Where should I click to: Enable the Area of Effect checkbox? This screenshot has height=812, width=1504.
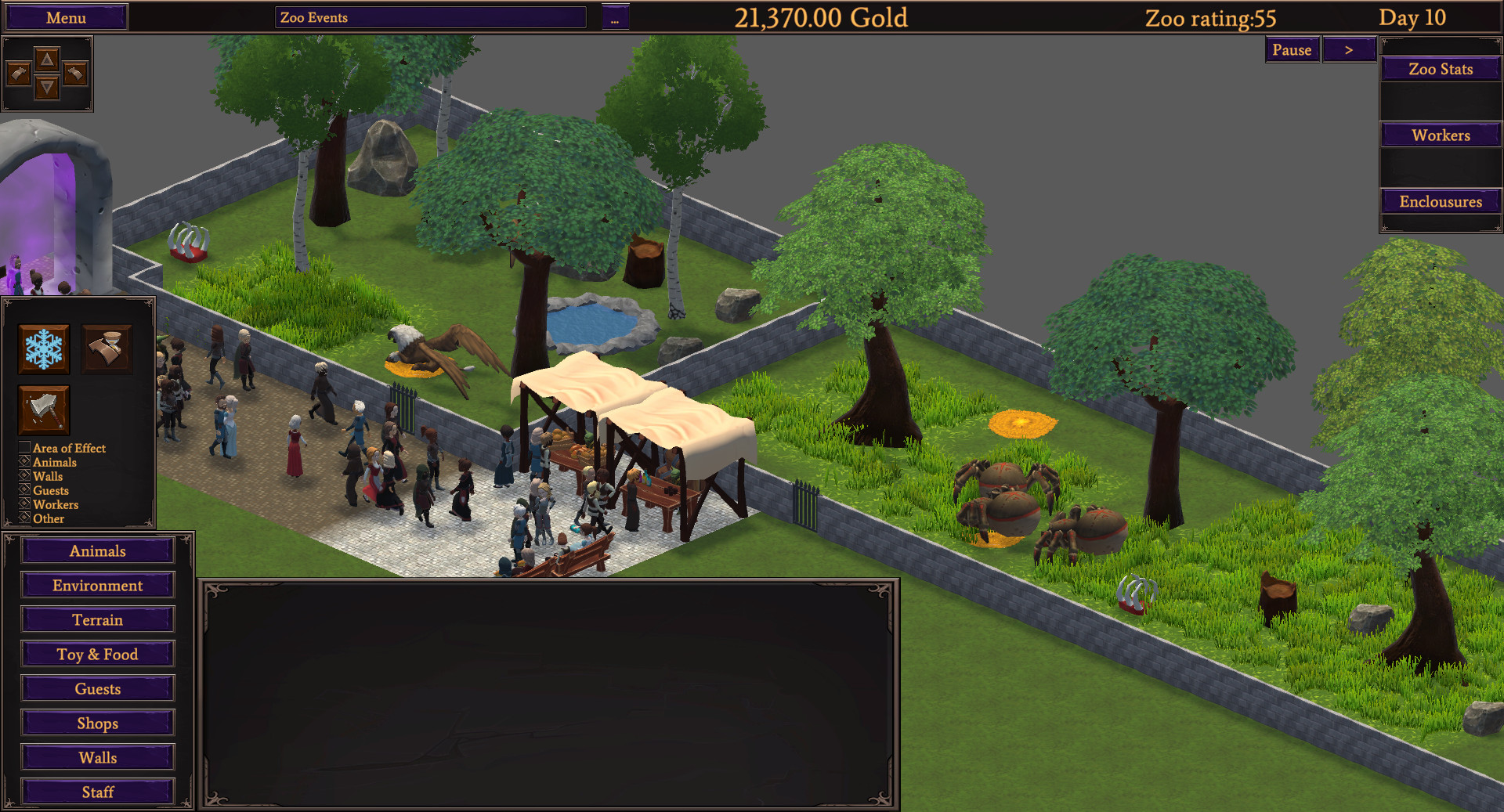coord(23,448)
